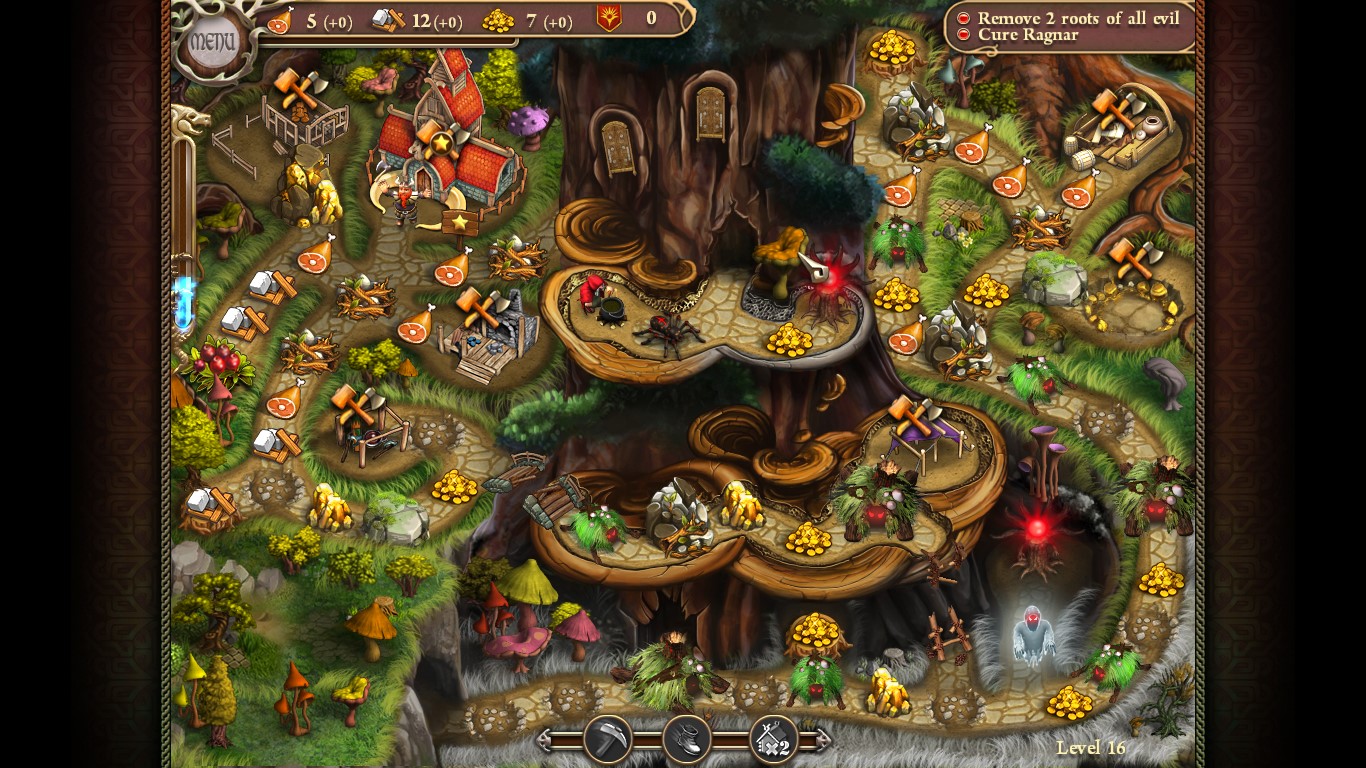Select the pickaxe bonus at the bottom bar

click(x=607, y=740)
